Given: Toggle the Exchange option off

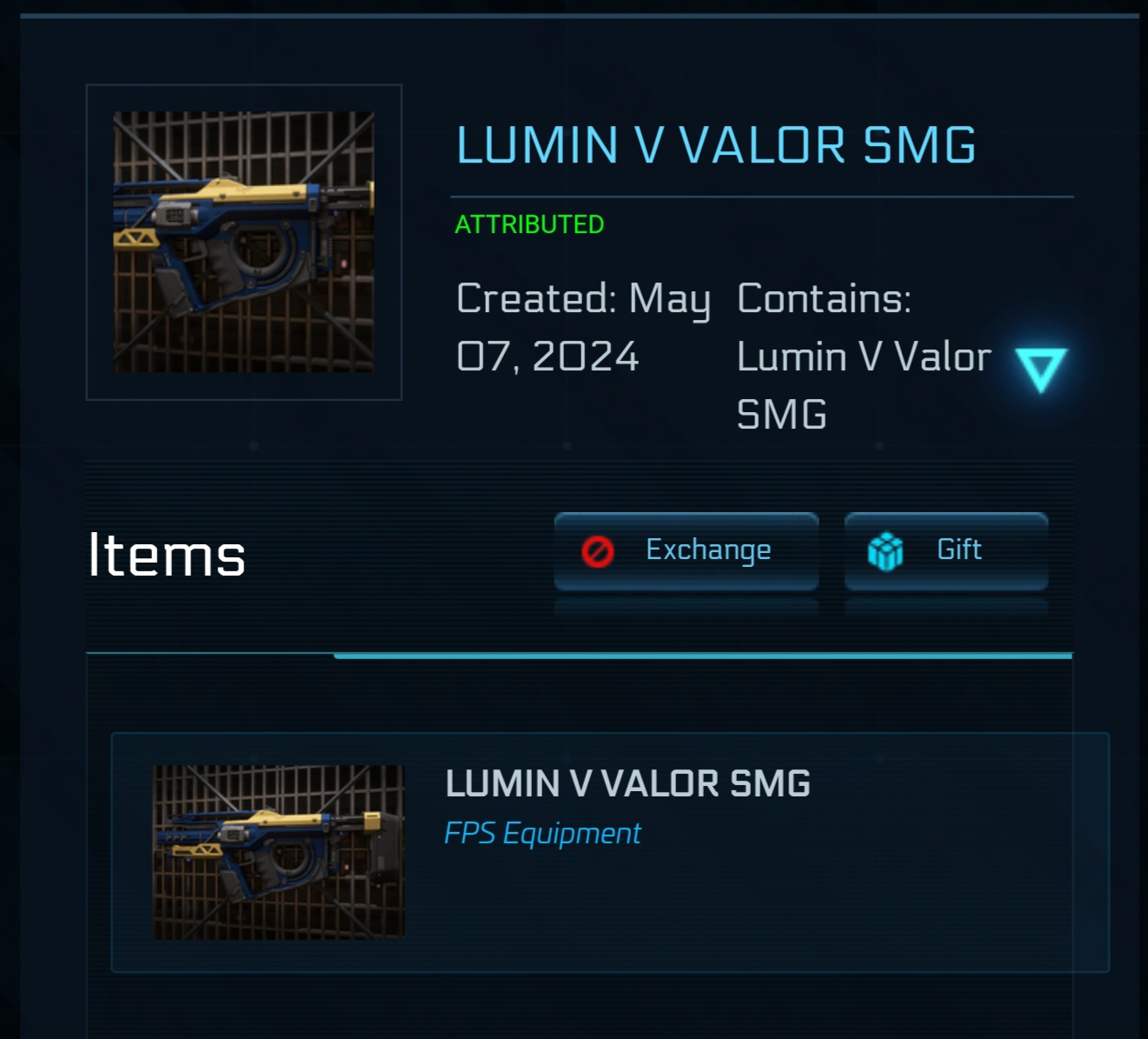Looking at the screenshot, I should click(x=686, y=549).
